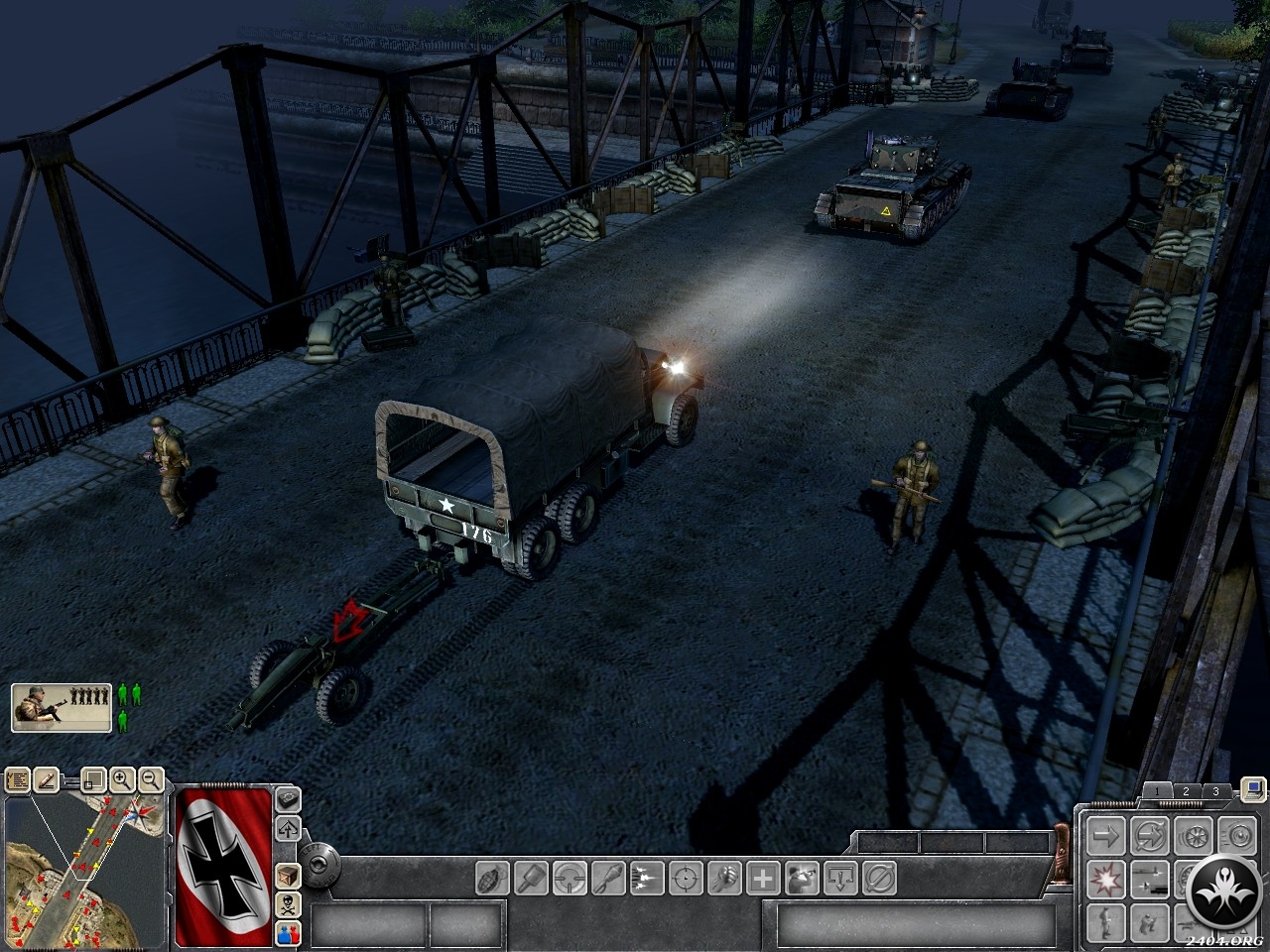Image resolution: width=1270 pixels, height=952 pixels.
Task: Open the wooden crate inventory button
Action: [x=288, y=876]
